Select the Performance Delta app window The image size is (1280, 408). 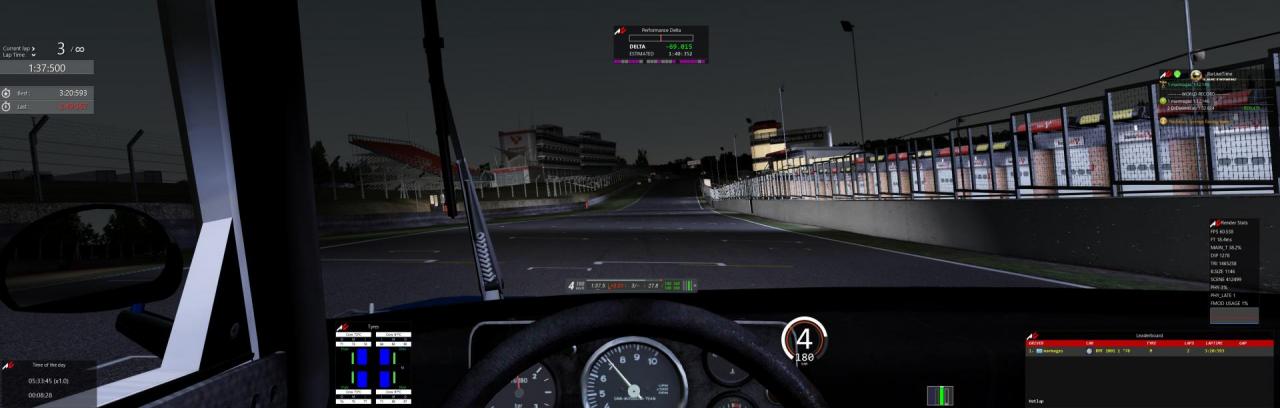click(x=660, y=45)
